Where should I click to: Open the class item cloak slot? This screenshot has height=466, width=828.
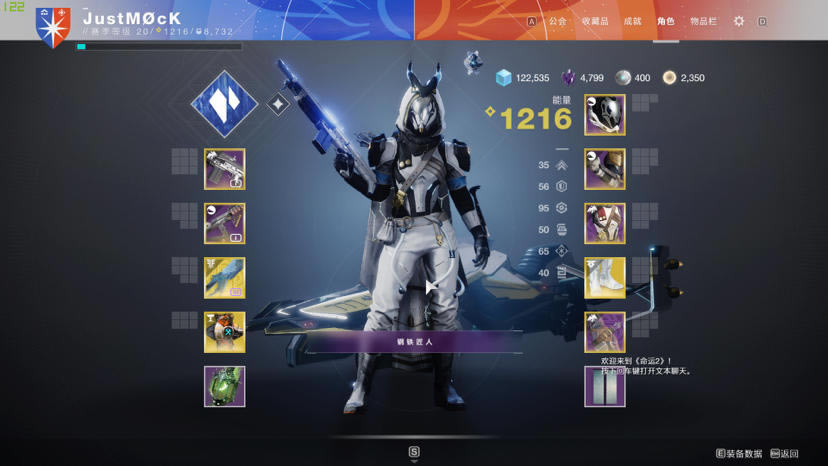click(x=605, y=332)
